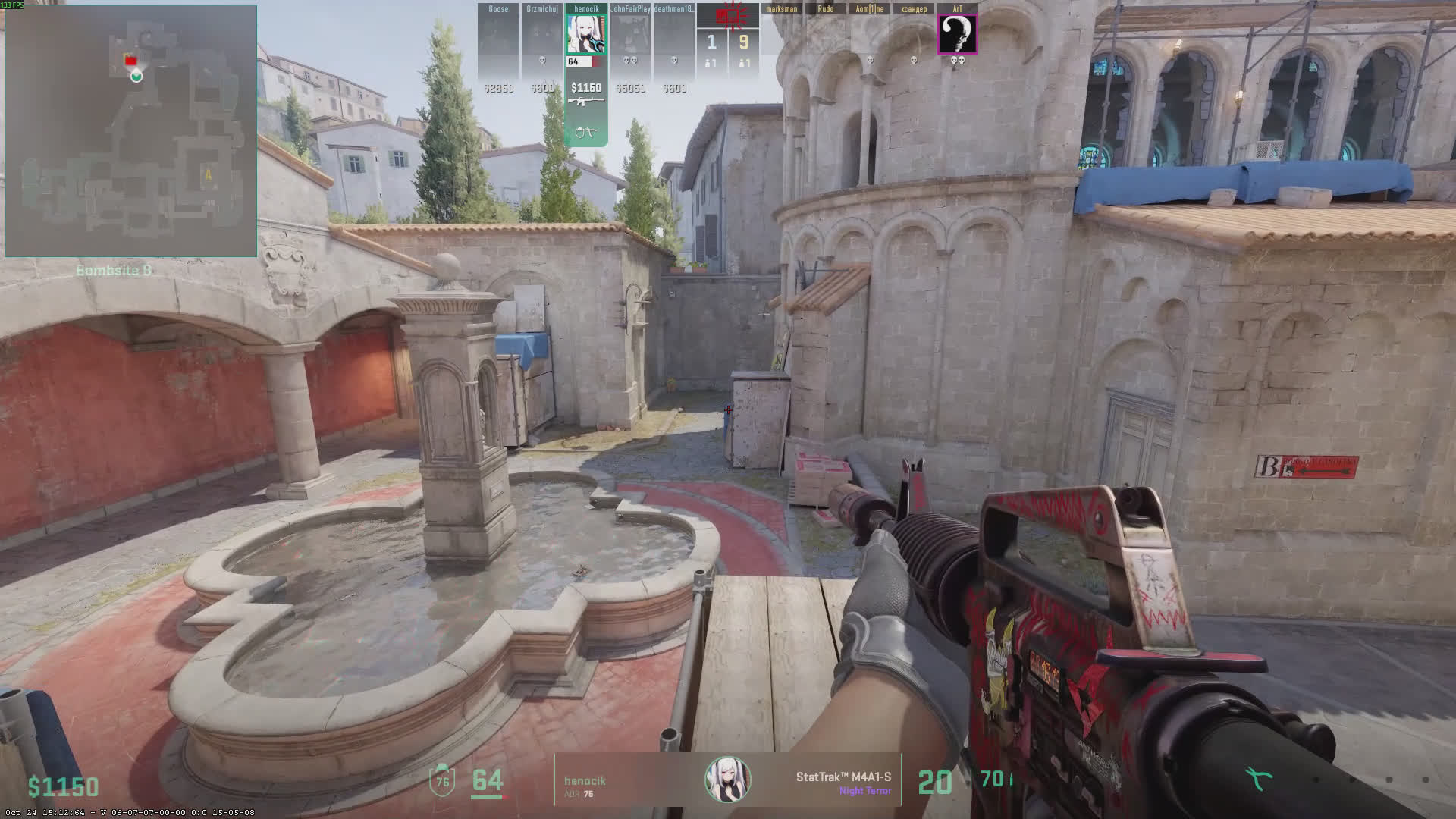The image size is (1456, 819).
Task: Click the defuse kit pliers icon
Action: [x=1260, y=779]
